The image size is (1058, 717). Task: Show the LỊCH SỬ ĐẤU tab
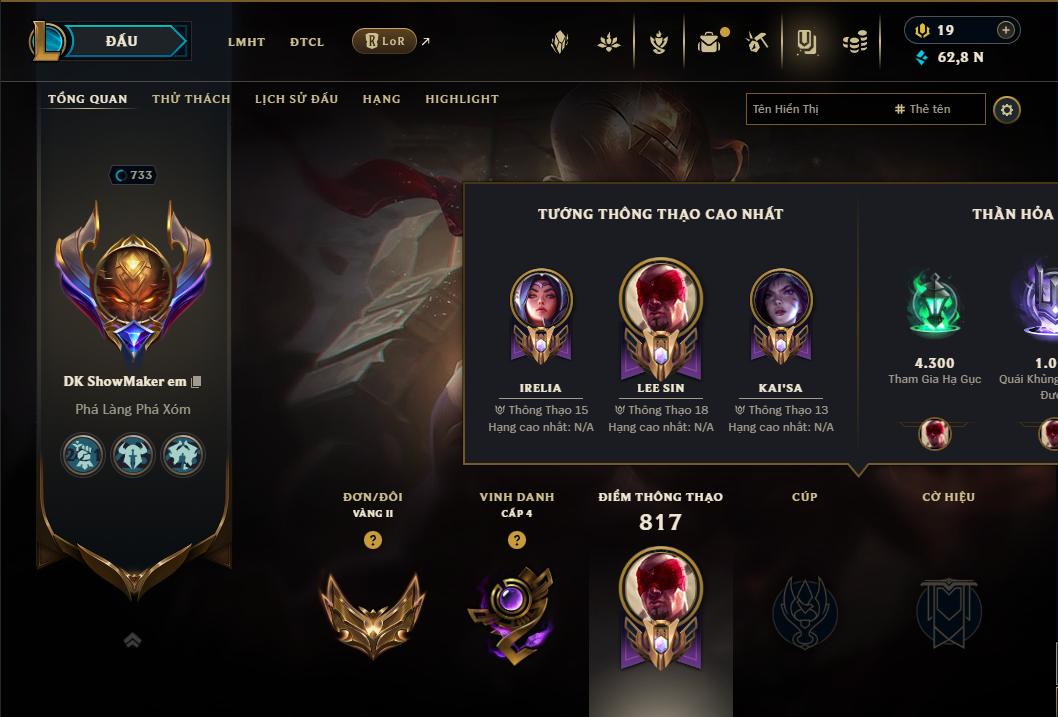pyautogui.click(x=296, y=99)
